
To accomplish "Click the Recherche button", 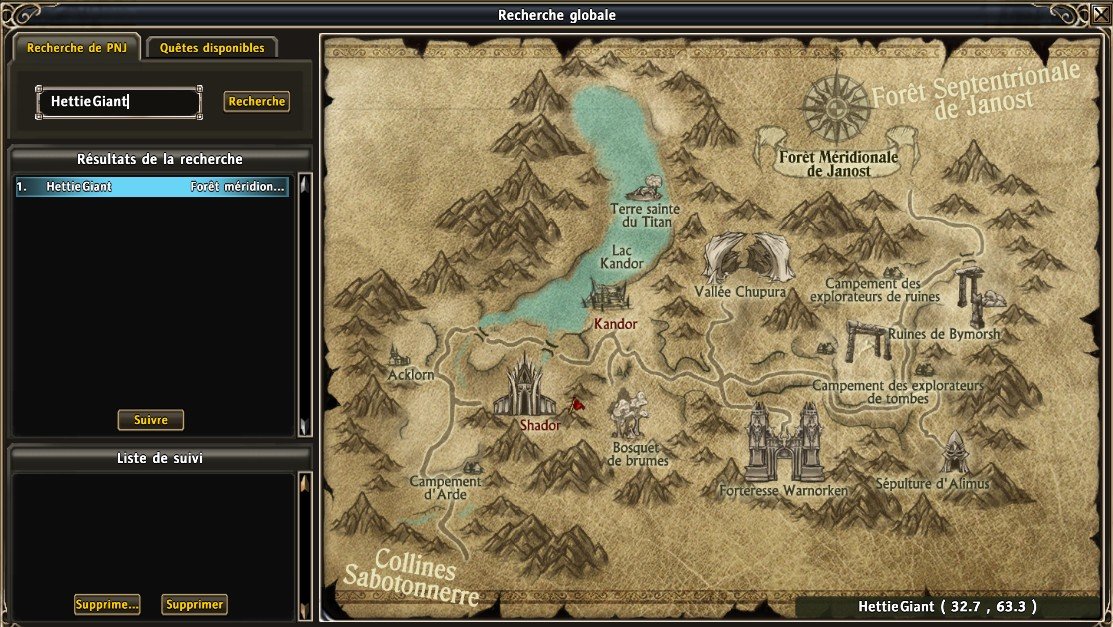I will click(x=257, y=101).
